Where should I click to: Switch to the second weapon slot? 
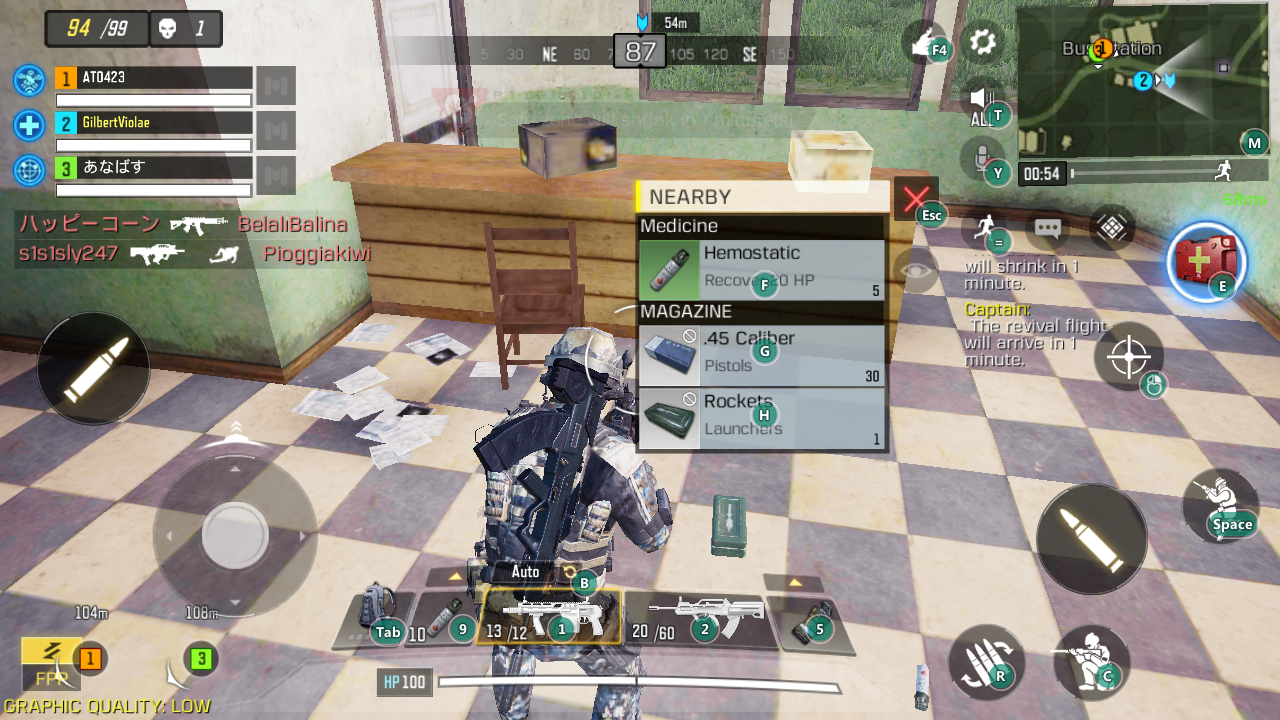(x=699, y=618)
